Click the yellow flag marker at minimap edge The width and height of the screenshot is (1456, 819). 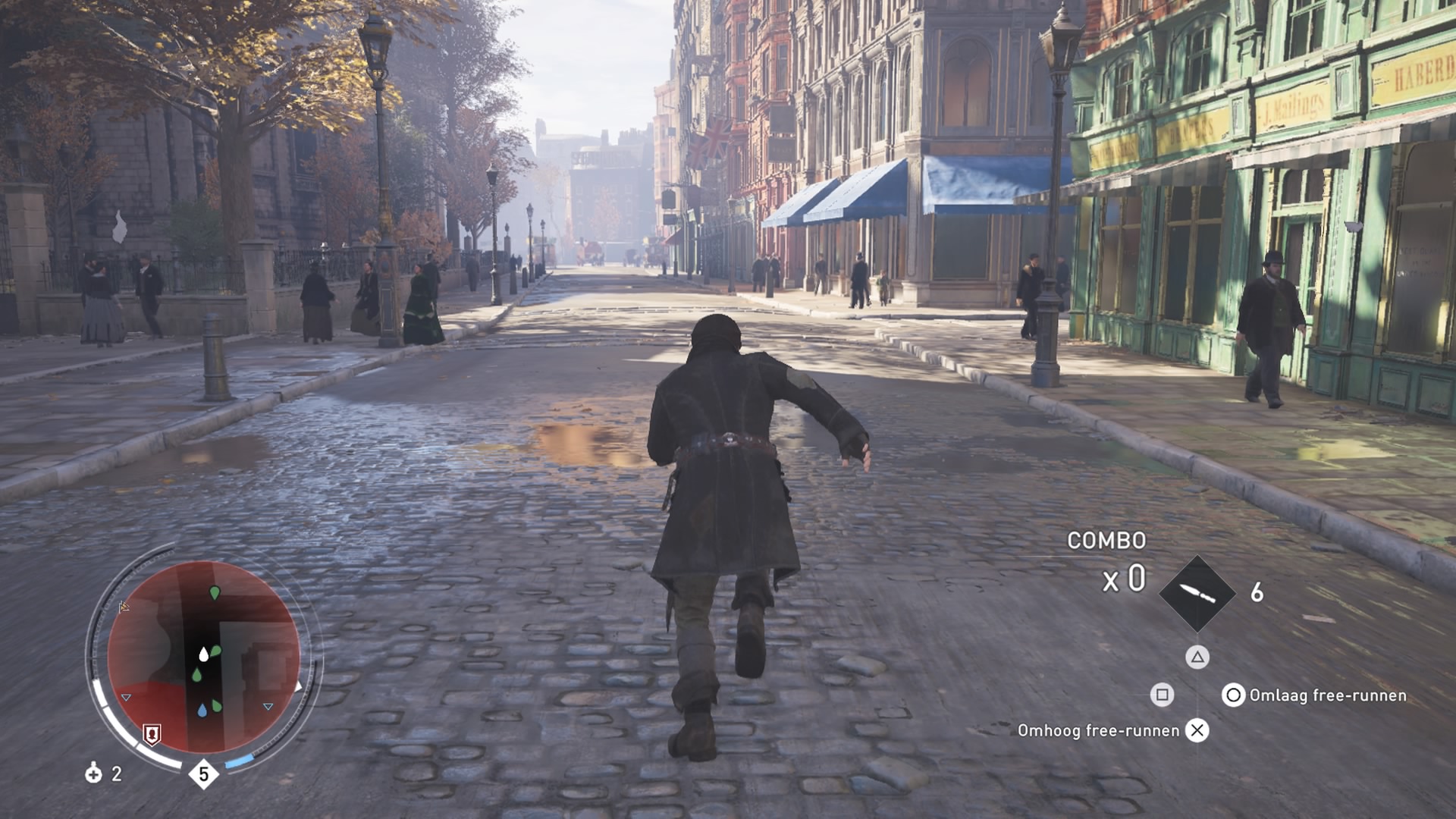point(124,607)
